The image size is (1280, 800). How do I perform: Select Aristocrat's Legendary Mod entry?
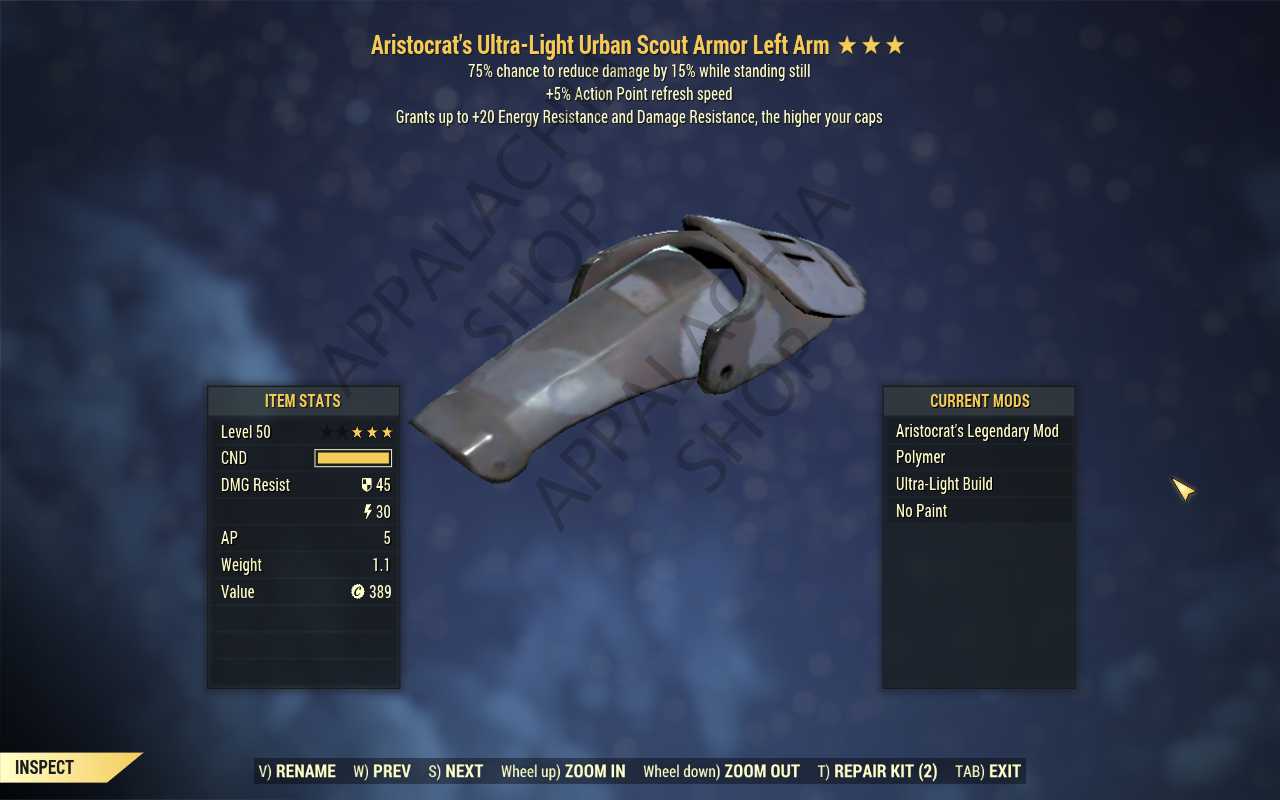977,431
